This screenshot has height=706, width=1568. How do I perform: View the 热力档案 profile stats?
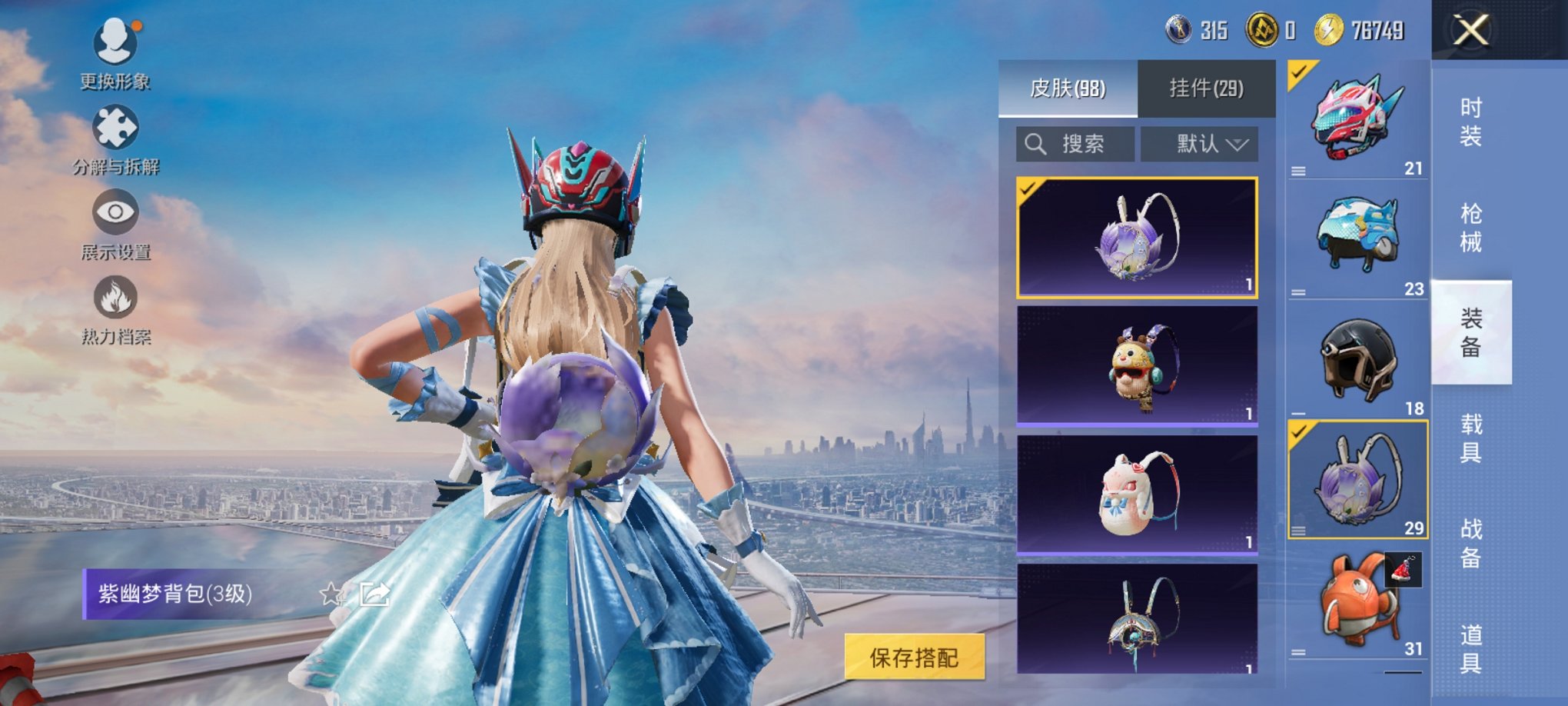114,315
